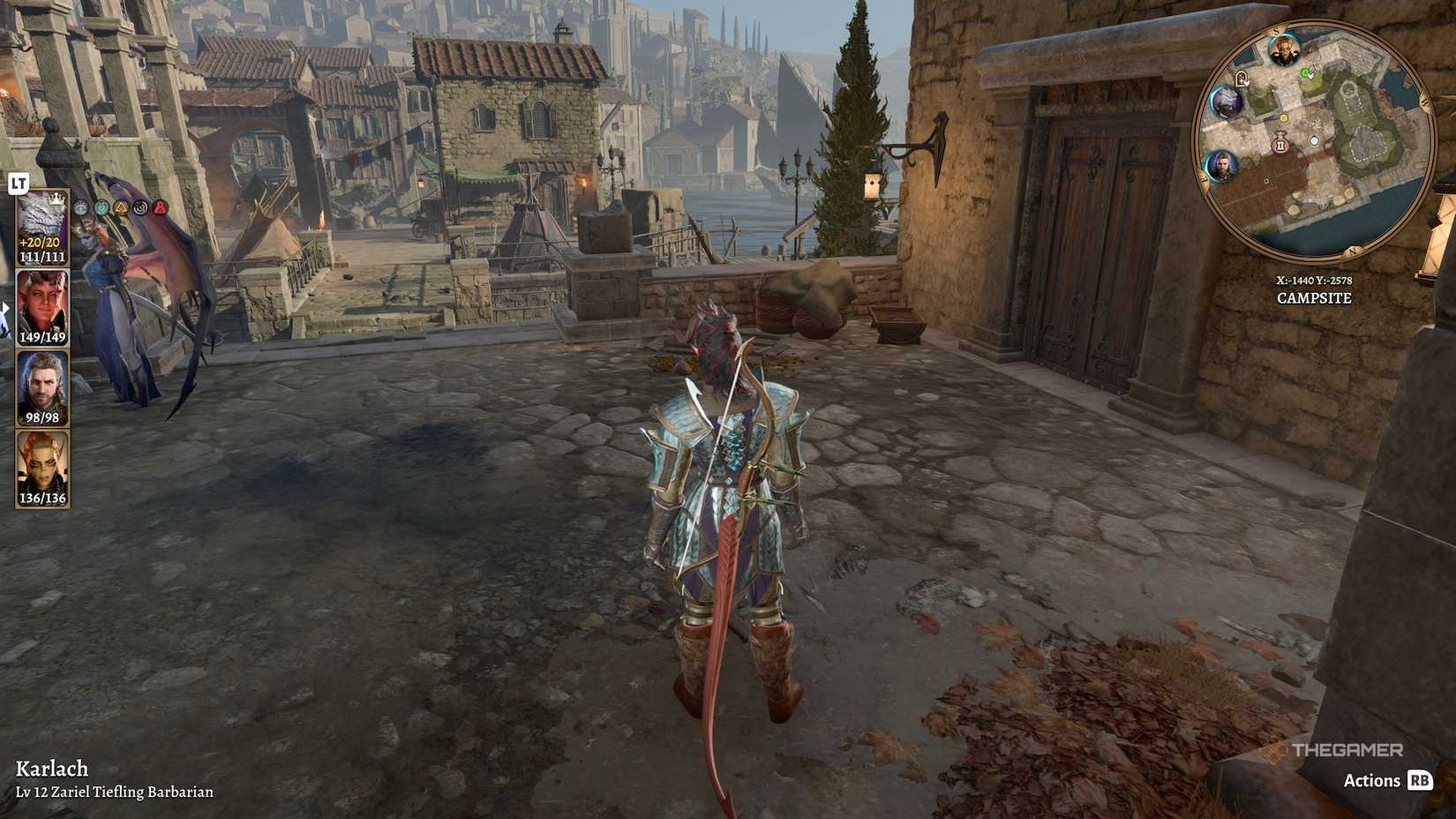Click the spiral condition icon near the portrait
1456x819 pixels.
click(x=139, y=208)
